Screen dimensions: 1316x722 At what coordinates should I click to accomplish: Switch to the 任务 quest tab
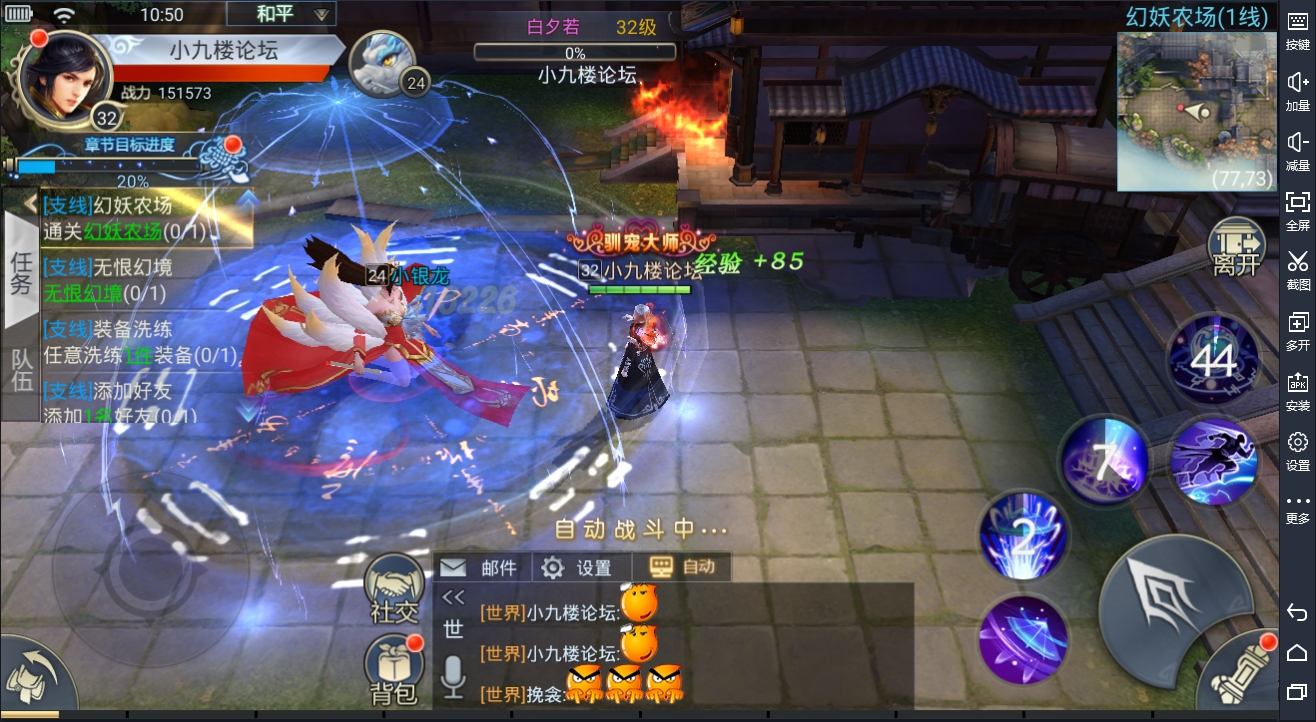[x=21, y=270]
